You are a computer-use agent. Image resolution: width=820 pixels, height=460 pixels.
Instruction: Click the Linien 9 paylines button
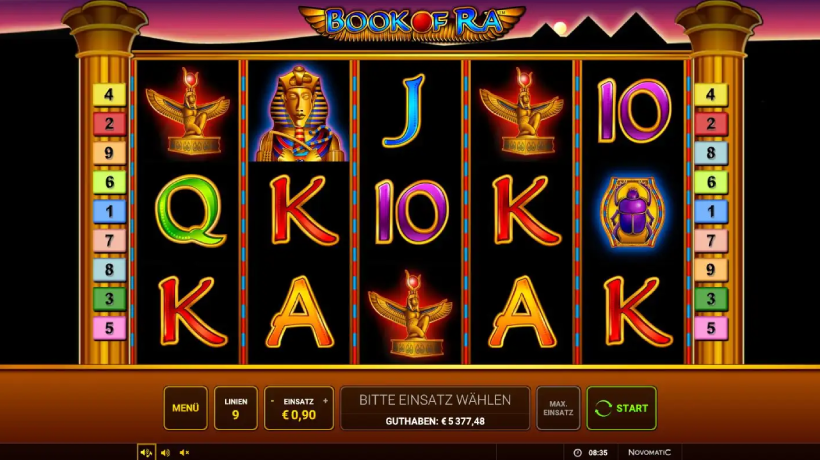point(235,408)
